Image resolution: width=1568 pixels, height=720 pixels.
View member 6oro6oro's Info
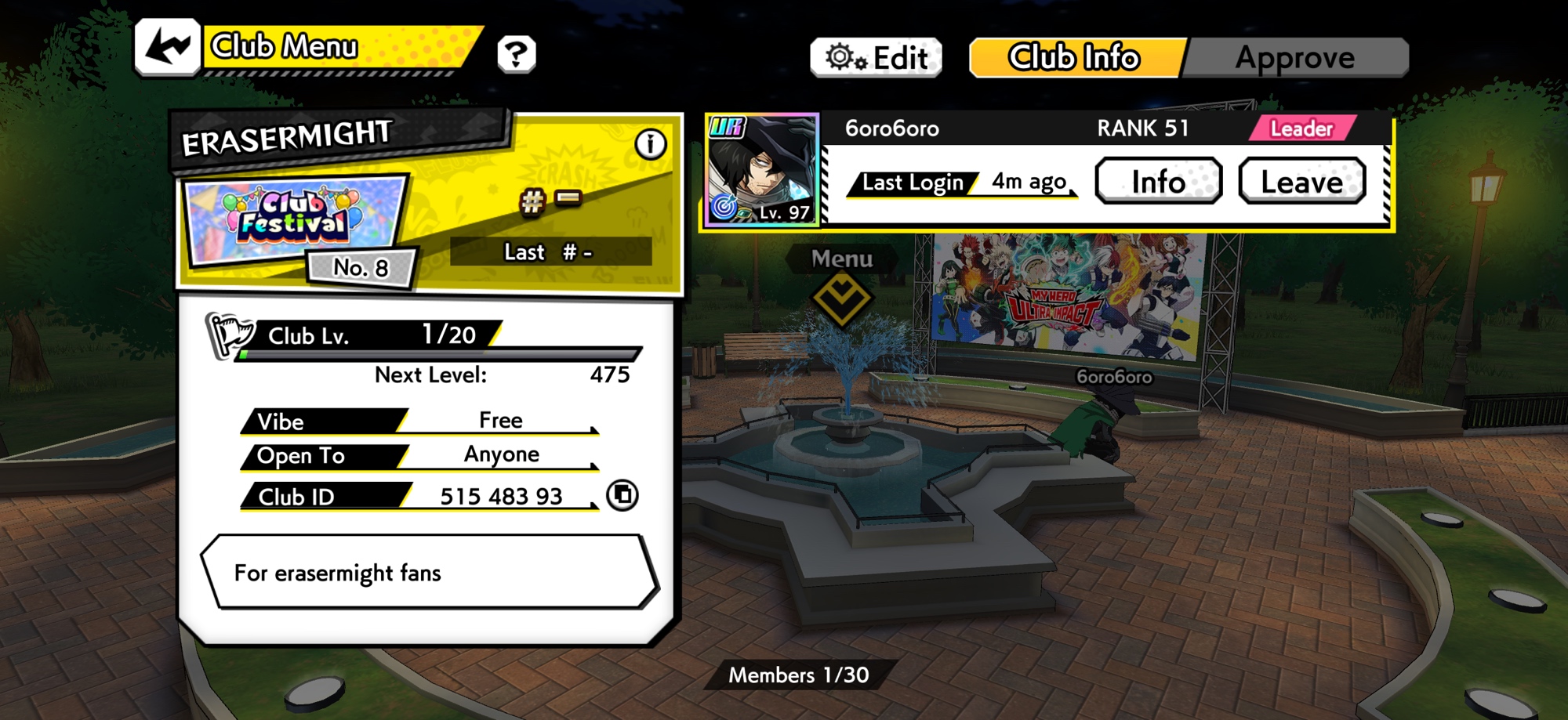pyautogui.click(x=1158, y=182)
